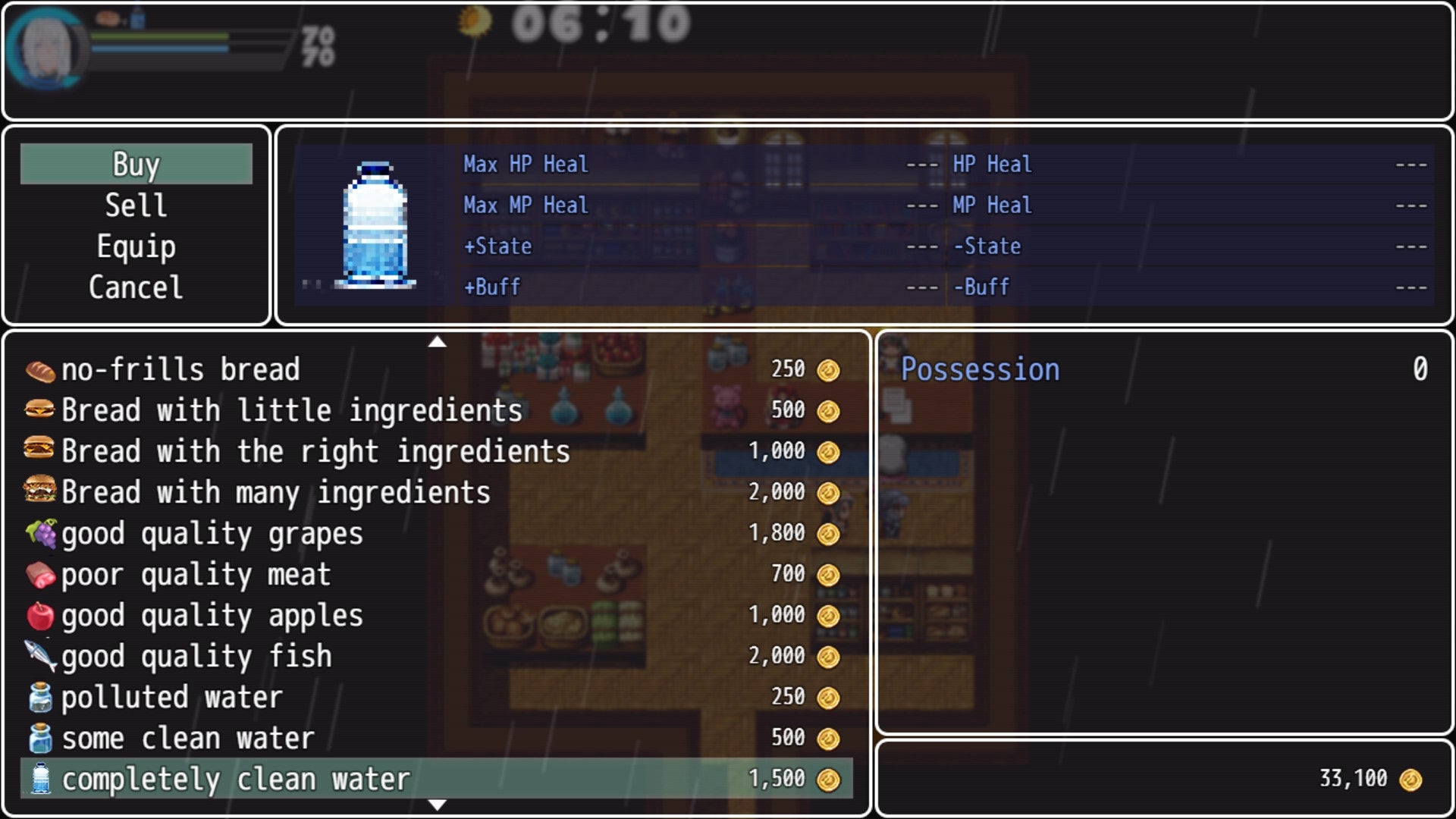Open the Equip option
The height and width of the screenshot is (819, 1456).
pyautogui.click(x=136, y=246)
